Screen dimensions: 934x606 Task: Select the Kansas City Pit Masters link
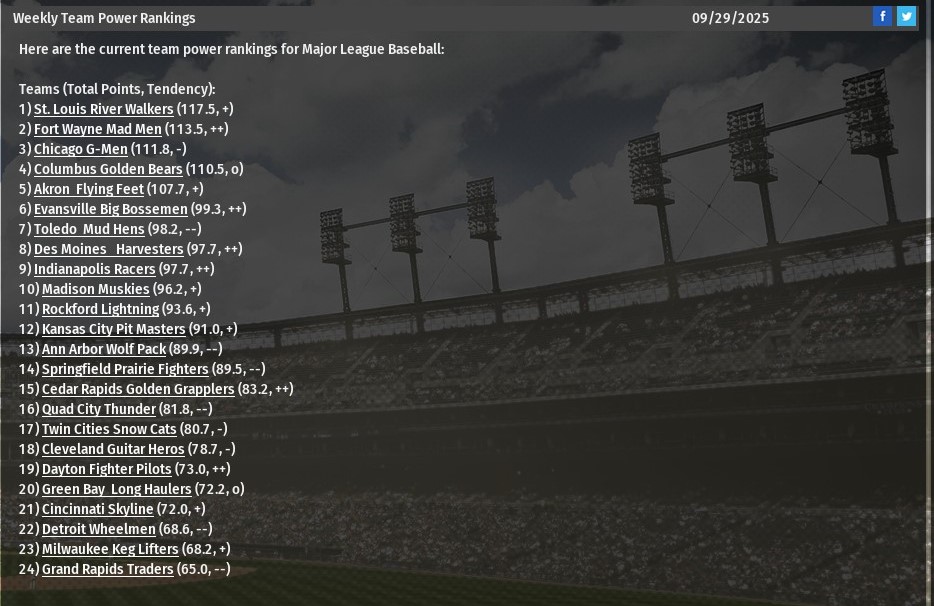click(113, 329)
